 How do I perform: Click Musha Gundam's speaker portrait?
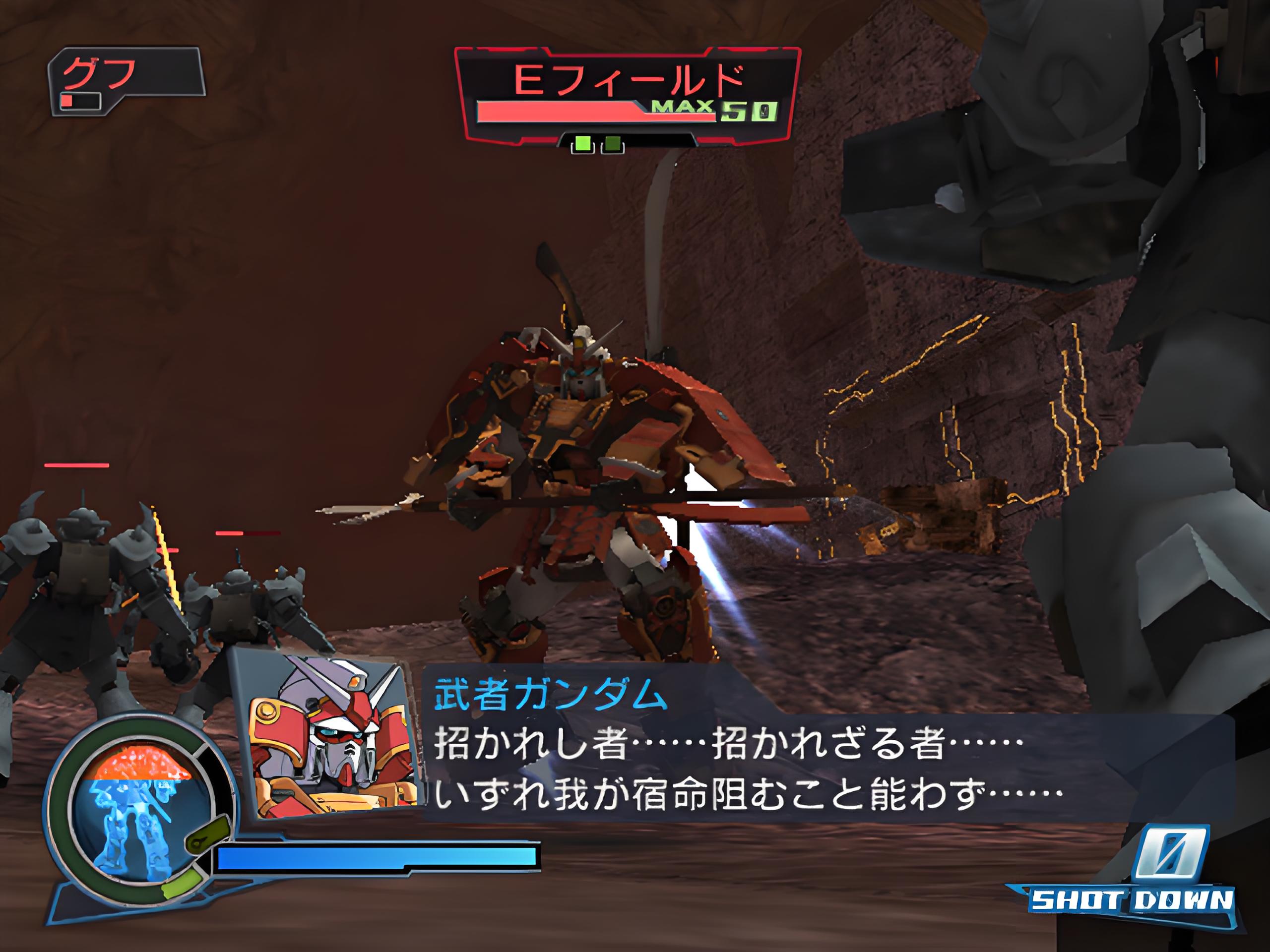point(330,738)
